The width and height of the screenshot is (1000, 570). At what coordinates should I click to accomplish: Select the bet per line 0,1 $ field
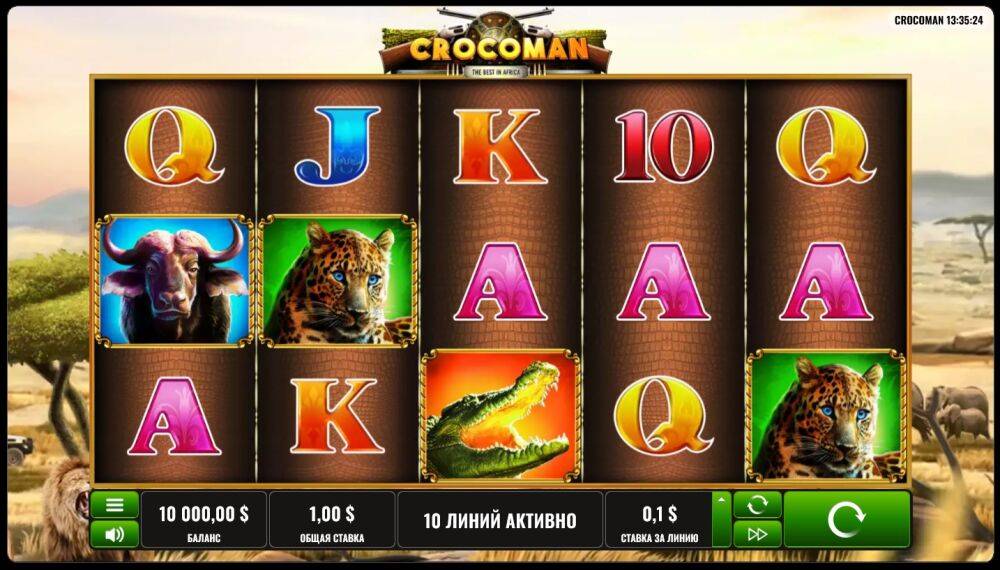click(x=658, y=519)
